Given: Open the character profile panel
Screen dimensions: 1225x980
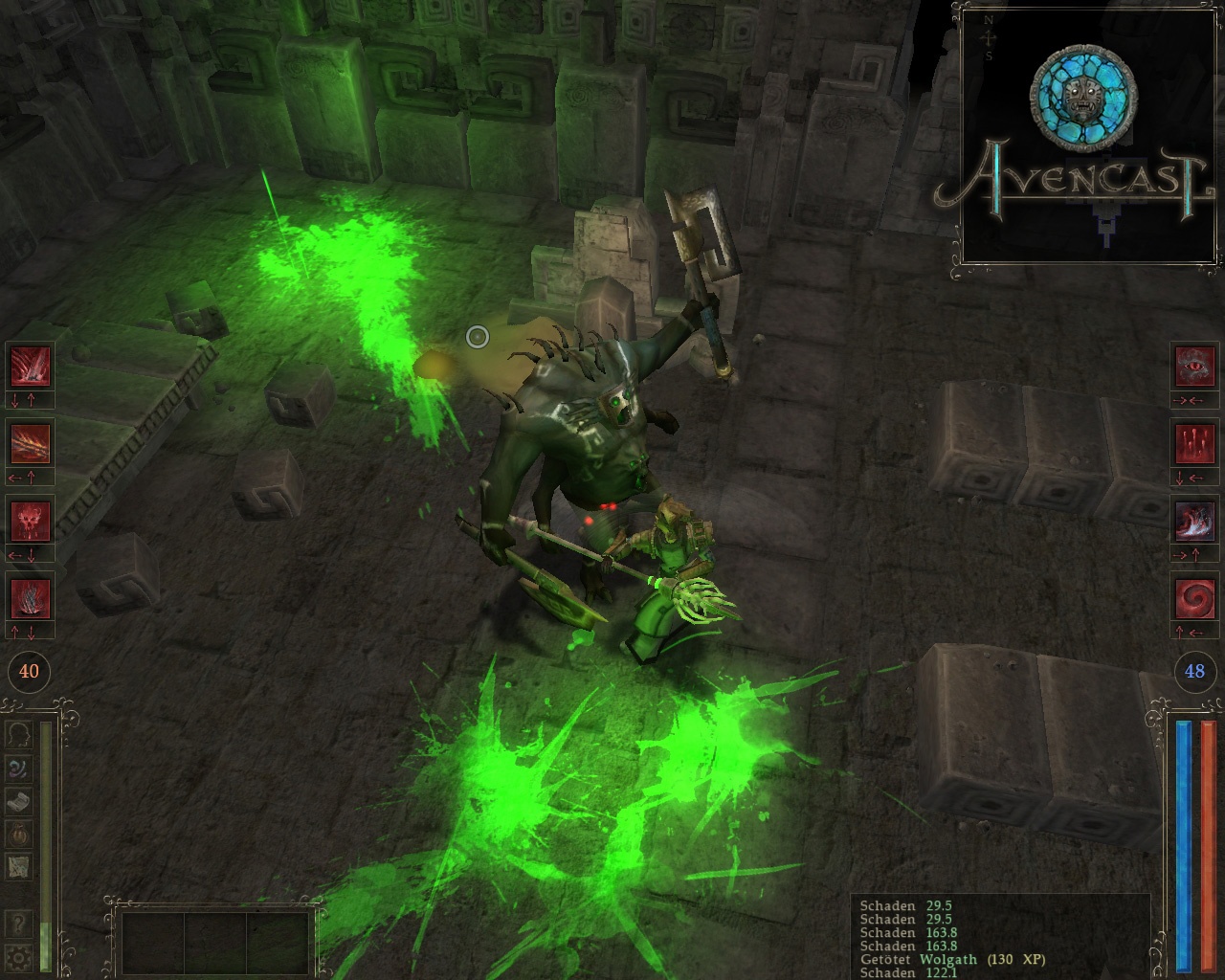Looking at the screenshot, I should coord(17,735).
